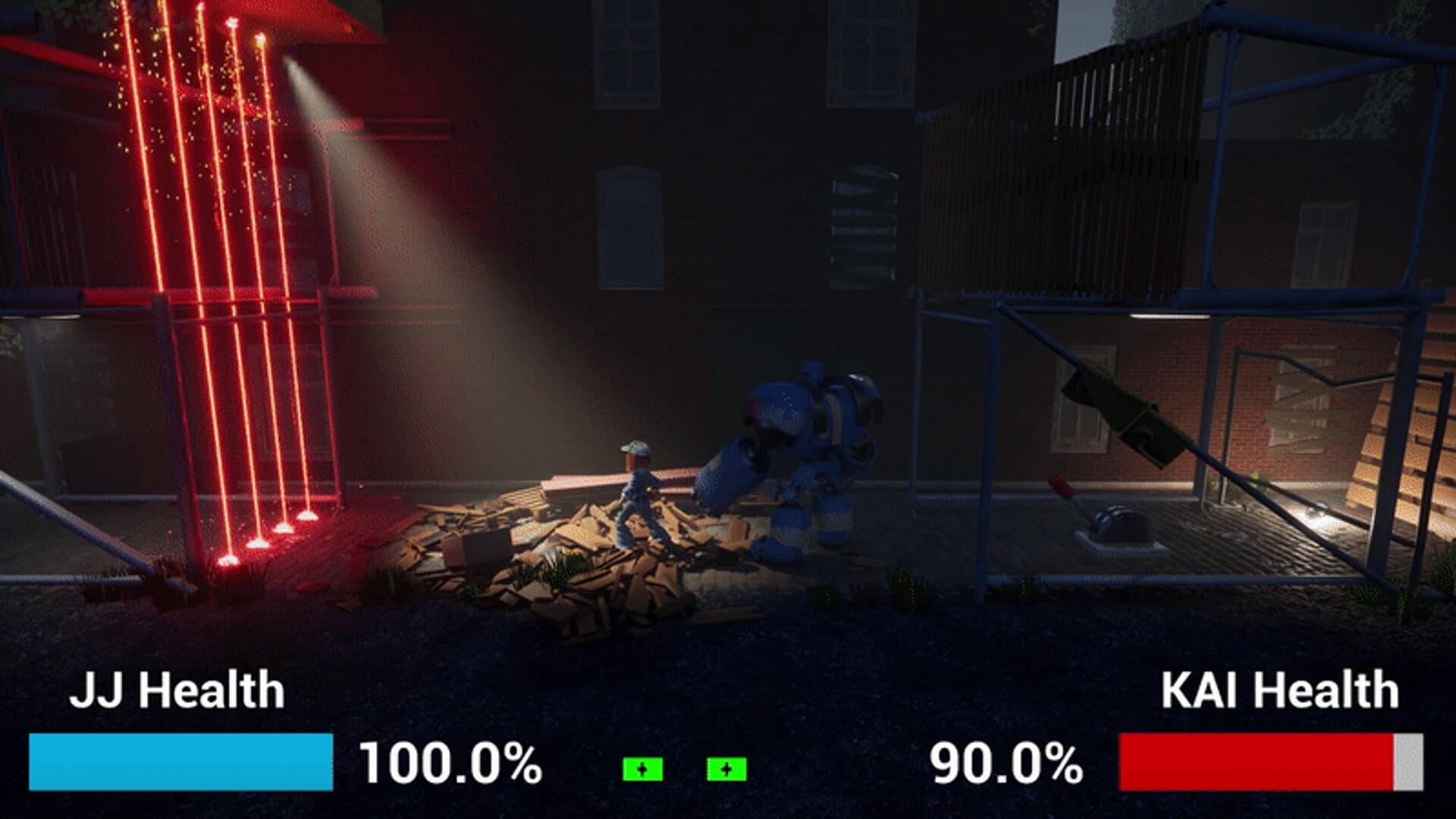This screenshot has height=819, width=1456.
Task: Click the lightning bolt symbol inside a battery icon
Action: [642, 769]
